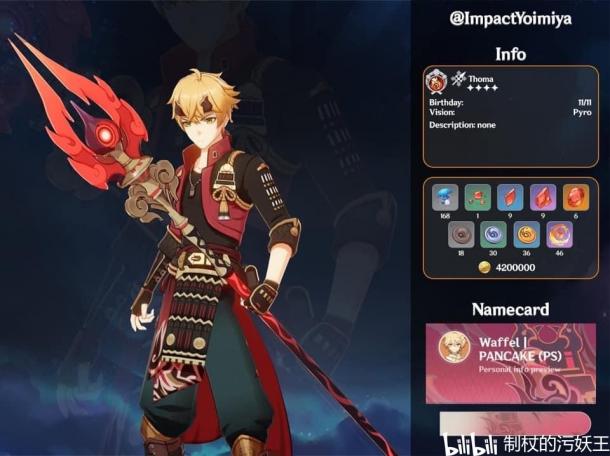Select the blue-backed swirl insignia icon
The width and height of the screenshot is (610, 456).
coord(494,234)
